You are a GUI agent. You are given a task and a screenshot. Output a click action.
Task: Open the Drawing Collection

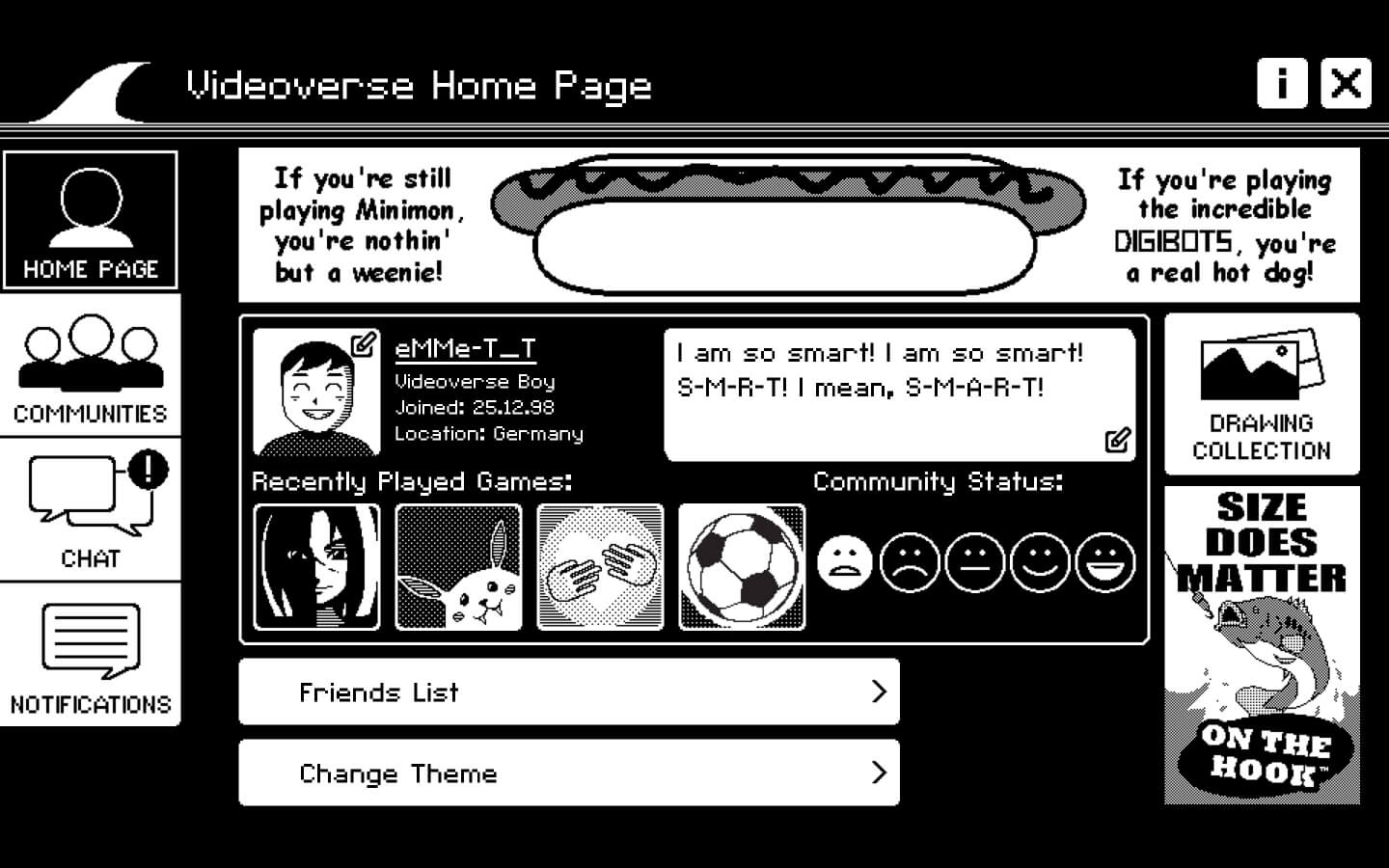click(x=1261, y=395)
